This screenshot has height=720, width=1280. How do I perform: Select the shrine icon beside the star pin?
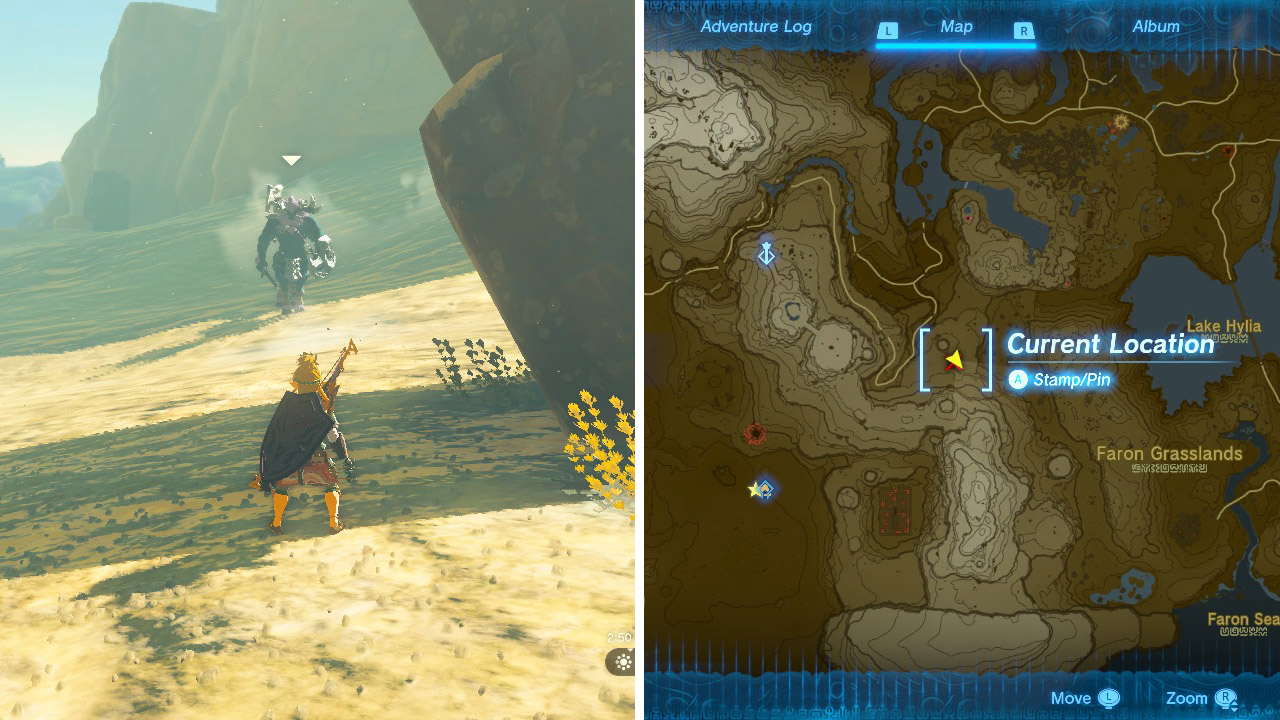coord(765,489)
